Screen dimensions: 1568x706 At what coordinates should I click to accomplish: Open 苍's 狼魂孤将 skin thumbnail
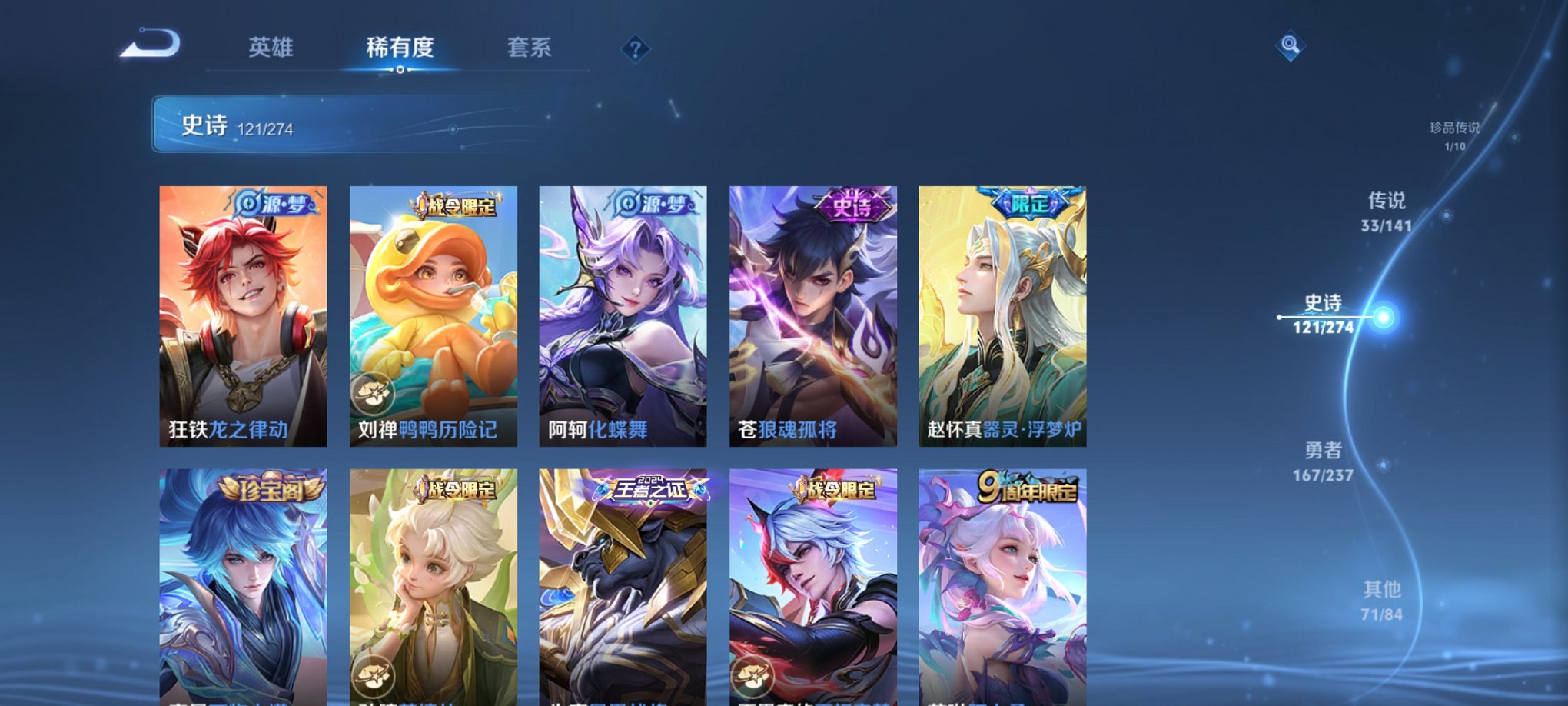[812, 315]
